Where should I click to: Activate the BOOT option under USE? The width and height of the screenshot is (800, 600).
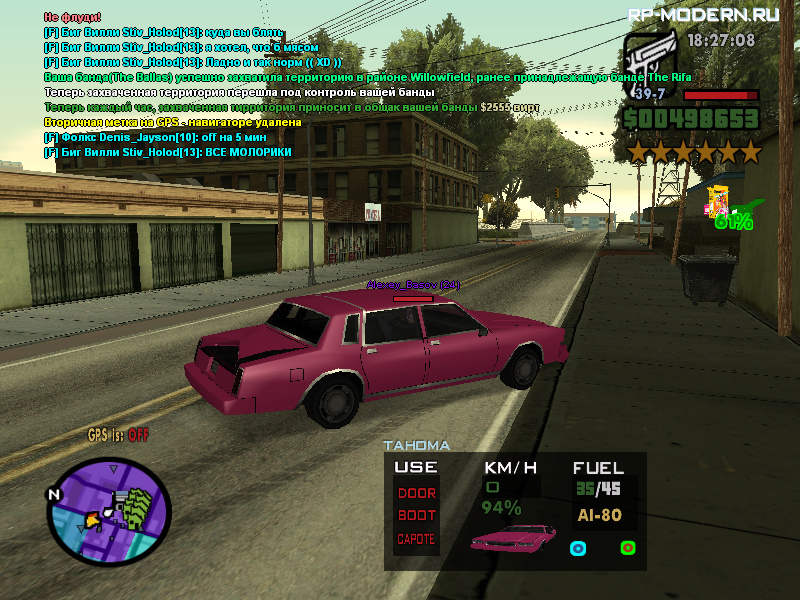coord(417,516)
